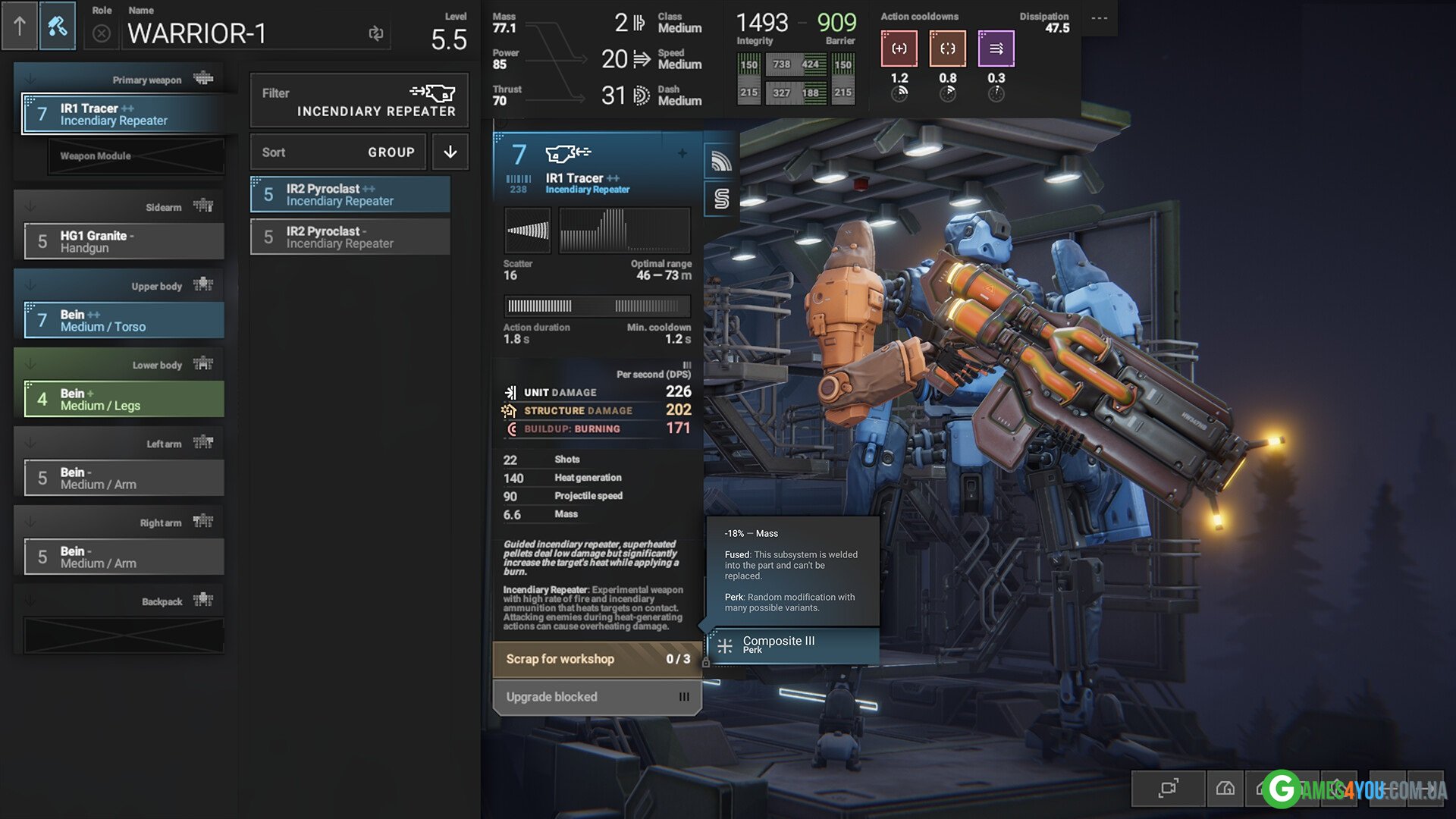Randomize the unit name
This screenshot has width=1456, height=819.
pos(376,33)
